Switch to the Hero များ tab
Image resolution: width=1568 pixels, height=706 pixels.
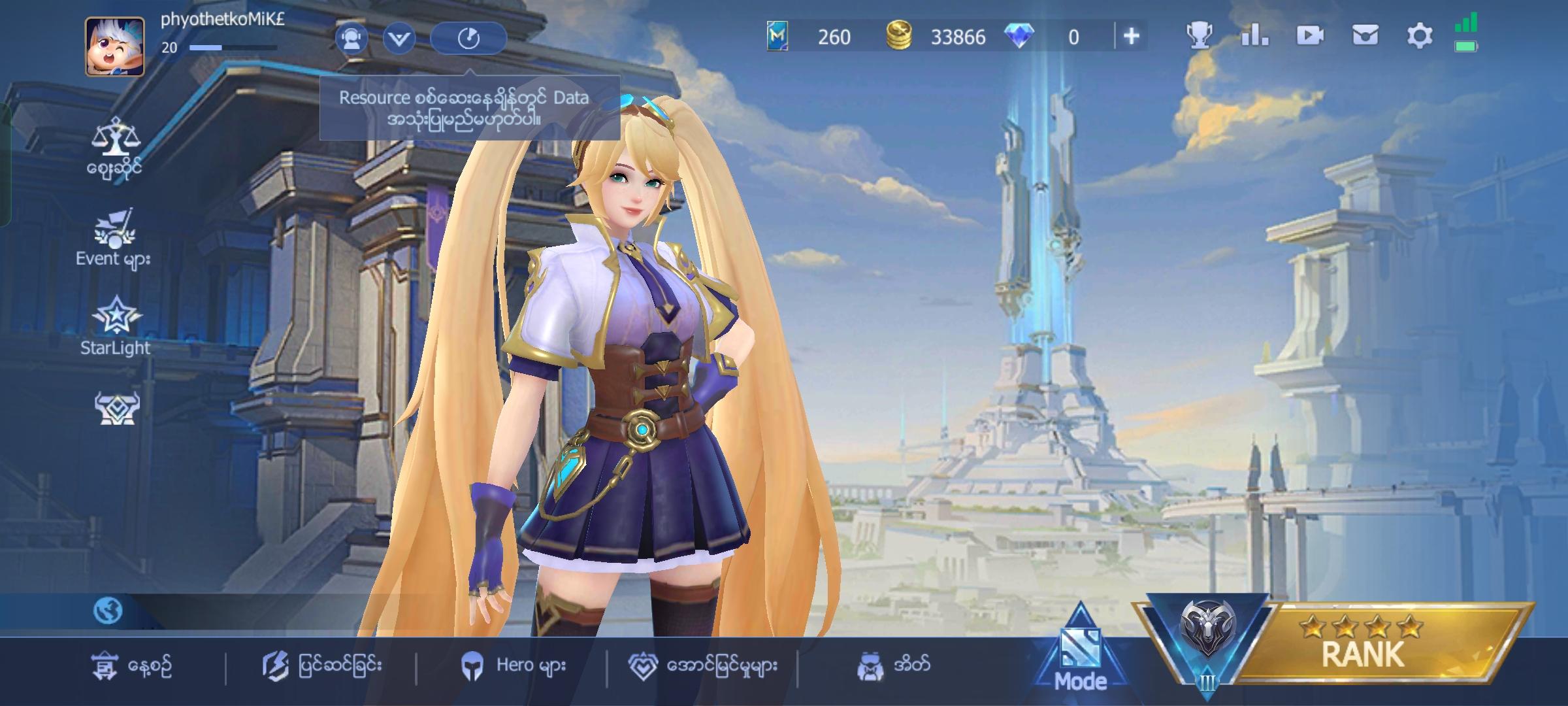click(516, 664)
